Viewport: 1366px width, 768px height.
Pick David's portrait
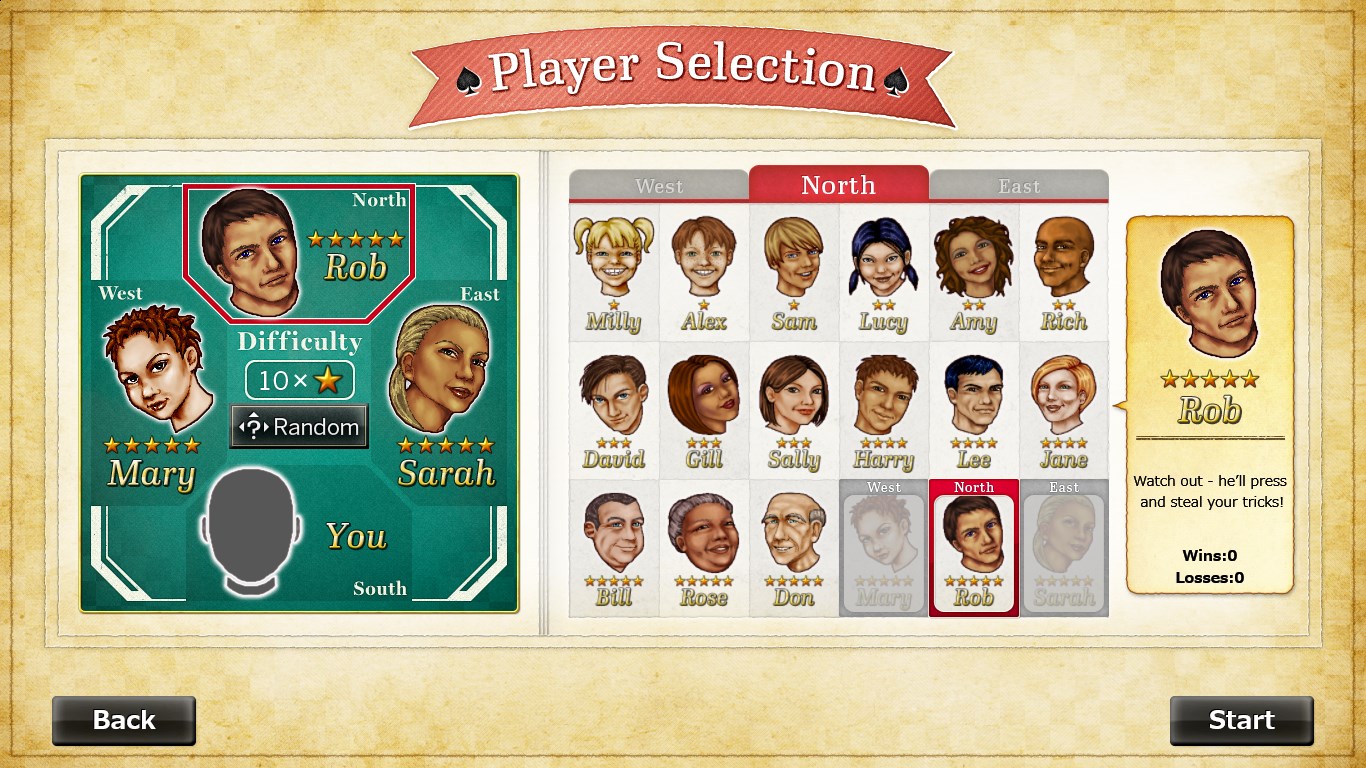click(x=614, y=408)
